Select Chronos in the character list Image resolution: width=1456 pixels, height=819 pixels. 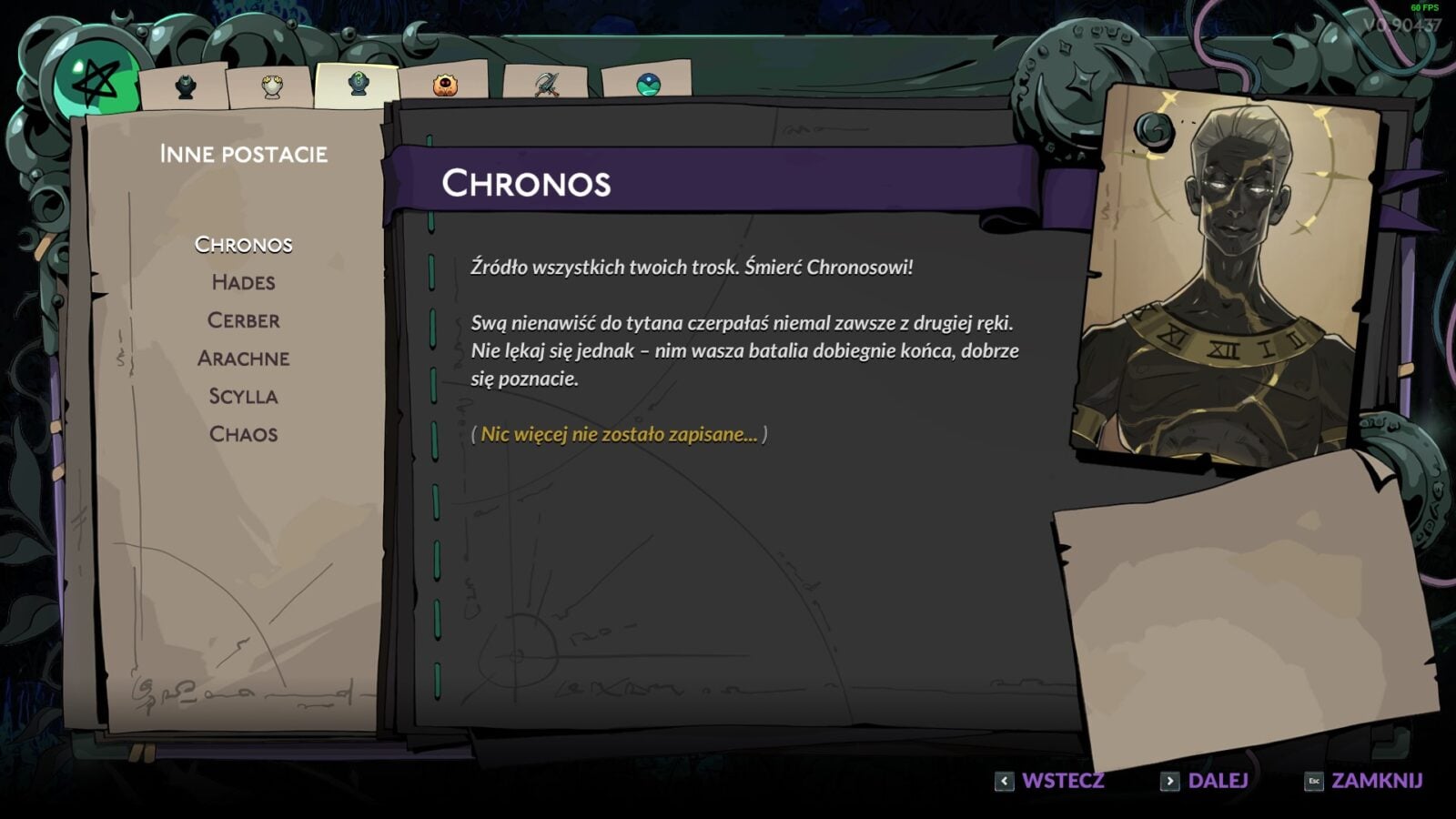pos(243,245)
